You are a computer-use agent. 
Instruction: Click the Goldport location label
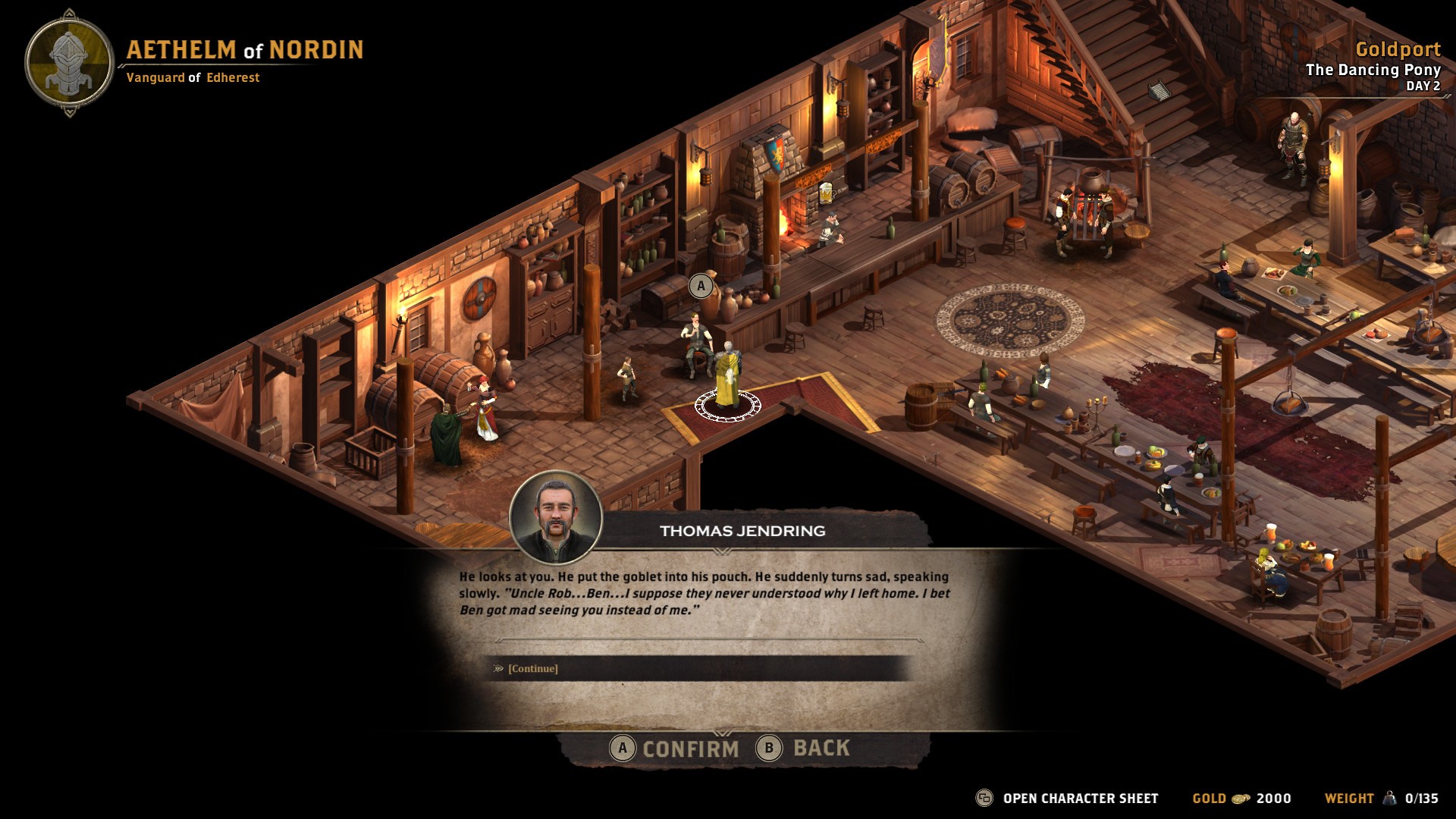coord(1400,52)
